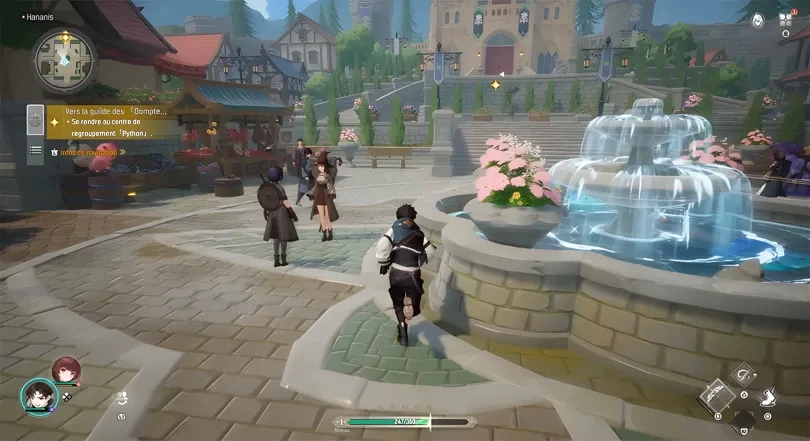Activate the bow weapon skill icon
This screenshot has width=810, height=441.
[x=716, y=396]
